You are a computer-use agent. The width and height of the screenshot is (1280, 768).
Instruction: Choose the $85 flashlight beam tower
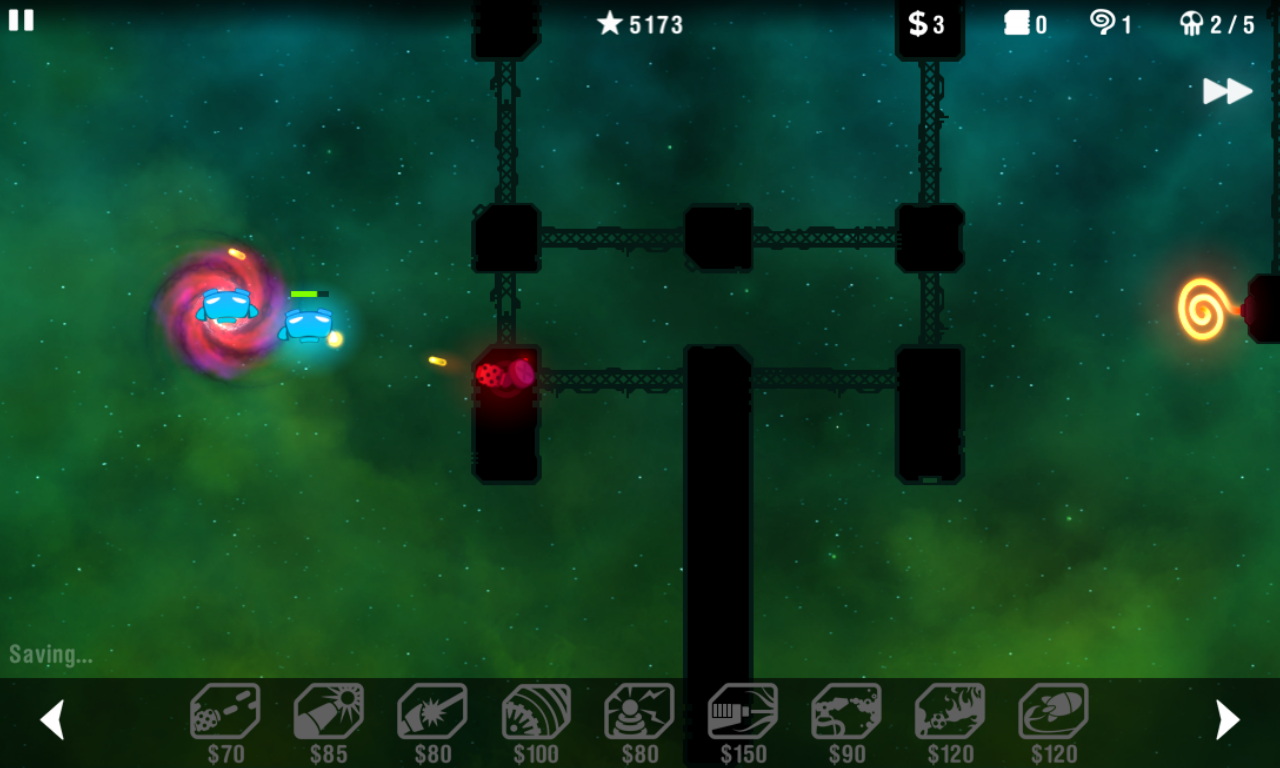click(329, 712)
